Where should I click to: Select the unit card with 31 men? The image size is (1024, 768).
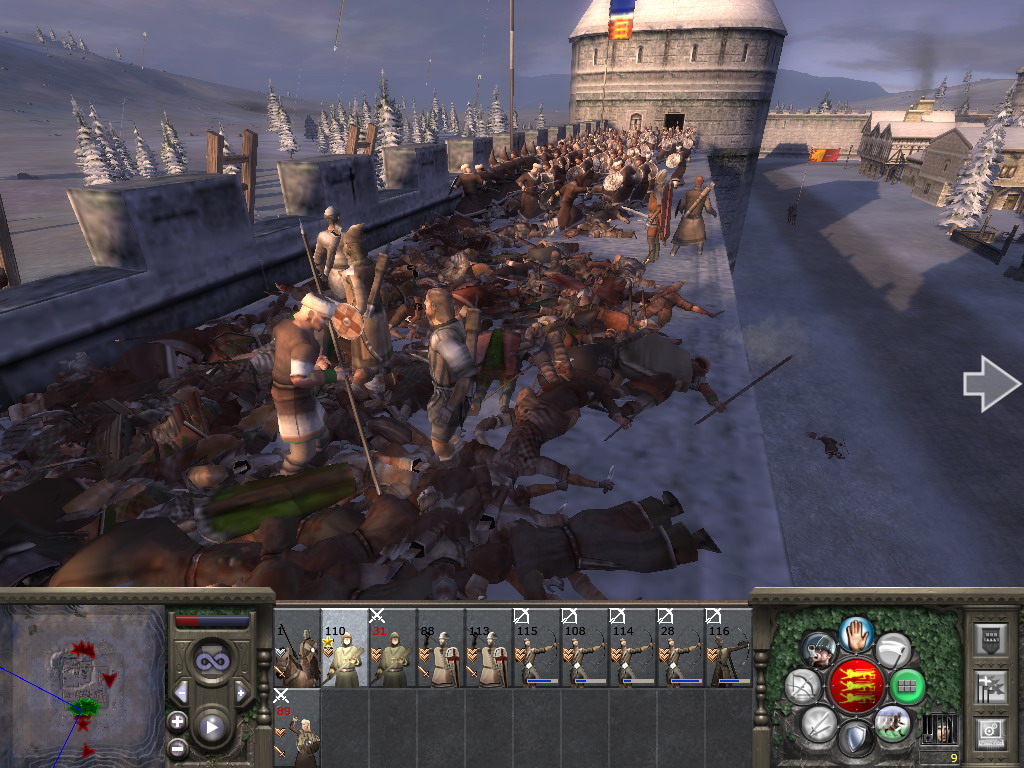[393, 651]
